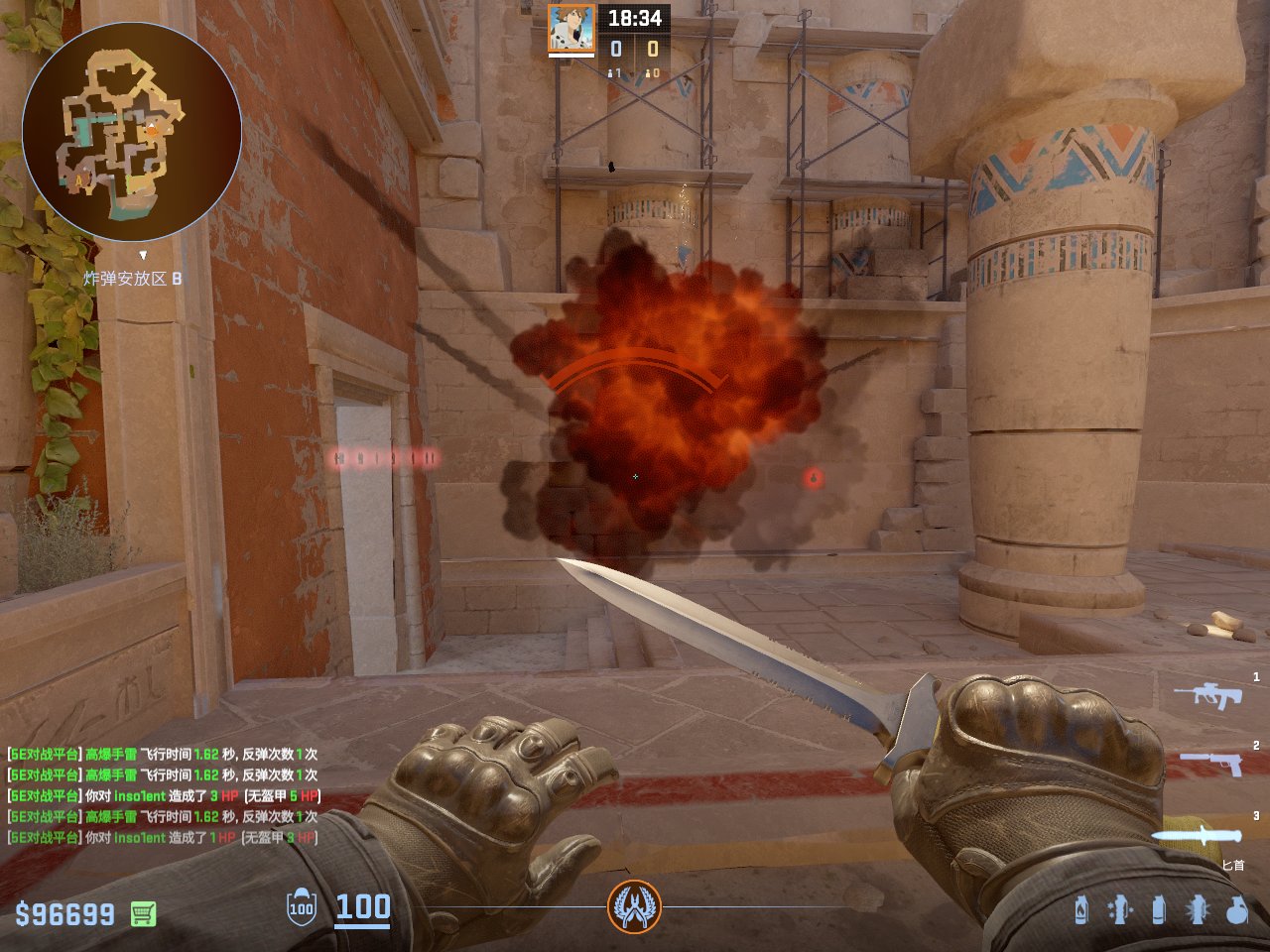Click the circular minimap
The width and height of the screenshot is (1270, 952).
tap(132, 132)
